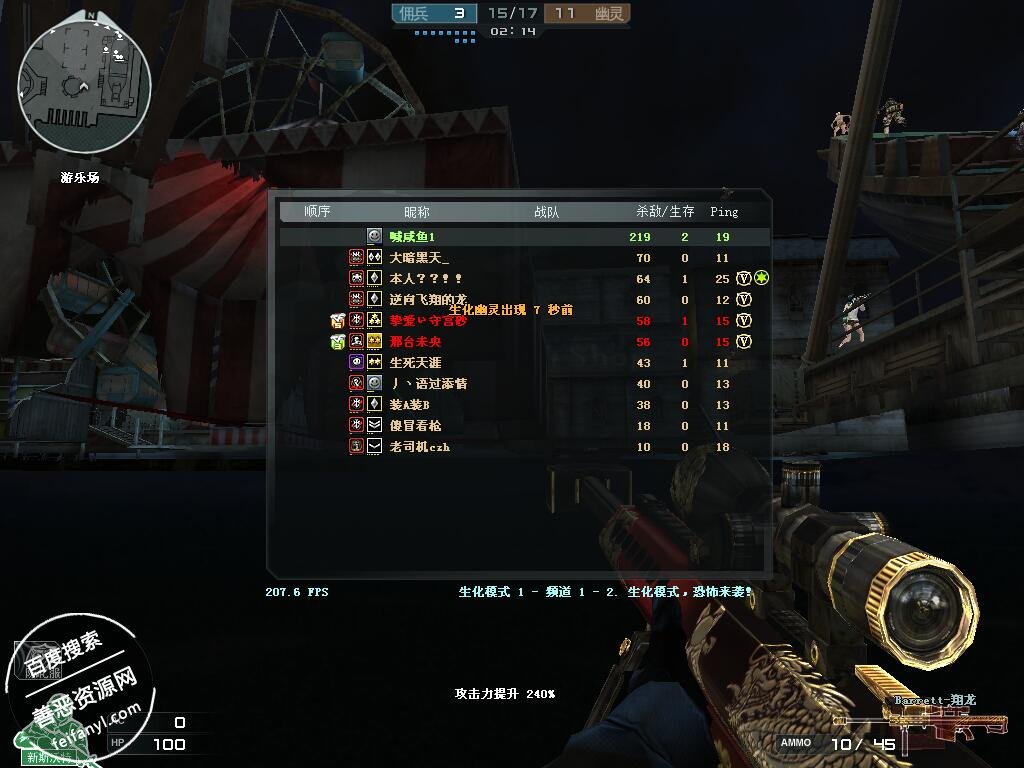Click the 昵称 column header
The height and width of the screenshot is (768, 1024).
(416, 212)
